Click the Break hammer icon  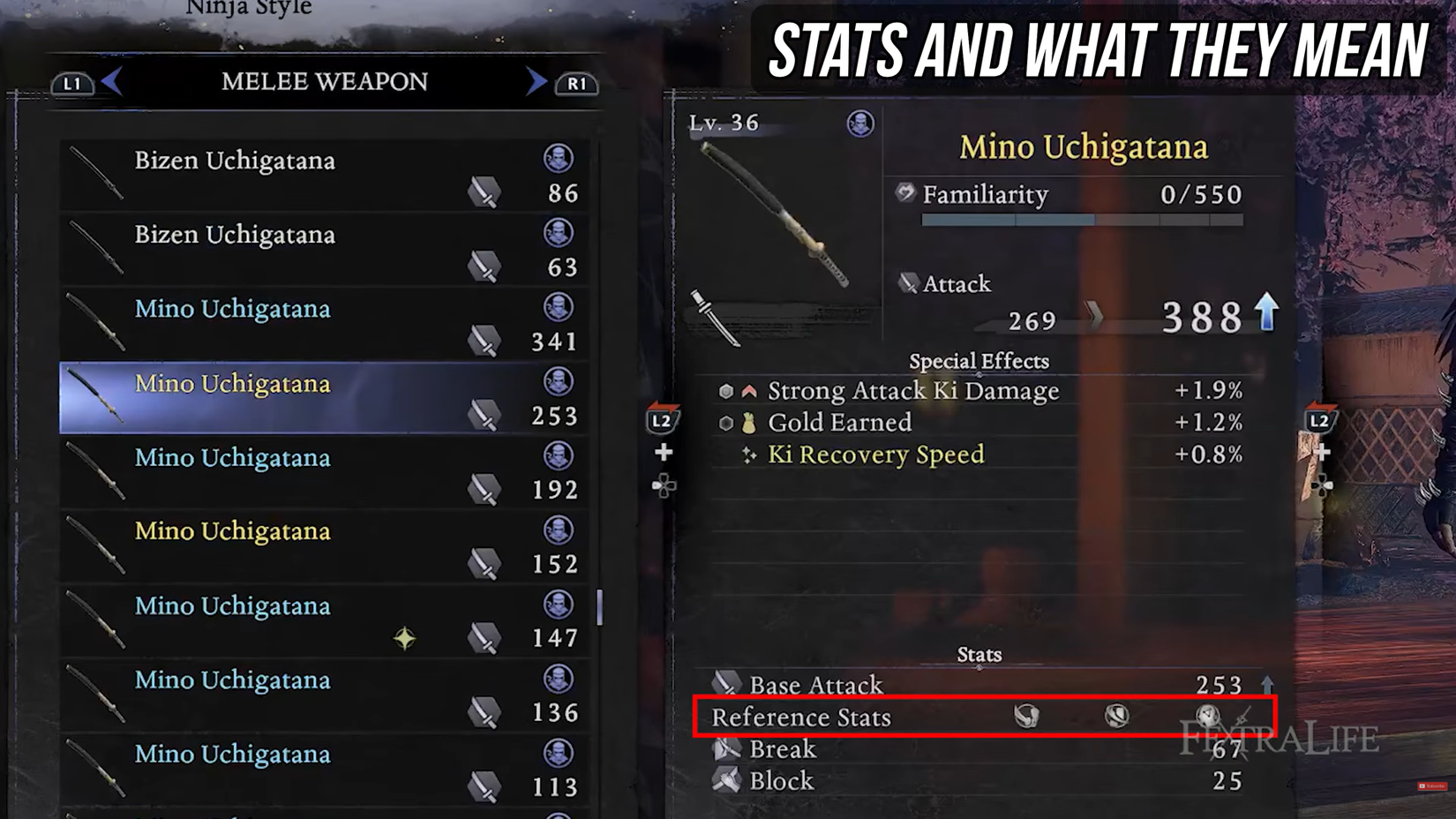(725, 748)
